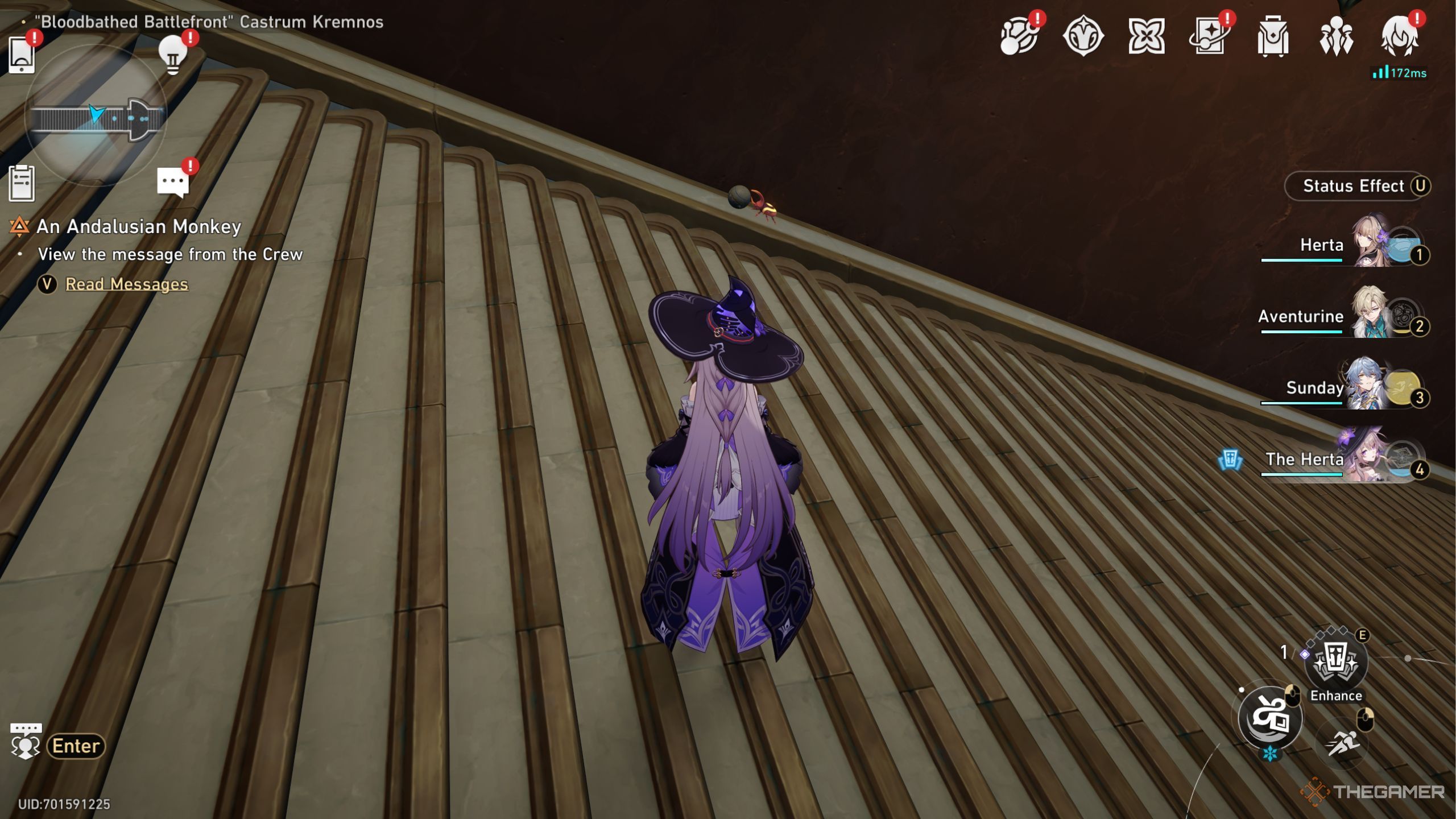Open the chat messages bubble
Viewport: 1456px width, 819px height.
pyautogui.click(x=172, y=182)
